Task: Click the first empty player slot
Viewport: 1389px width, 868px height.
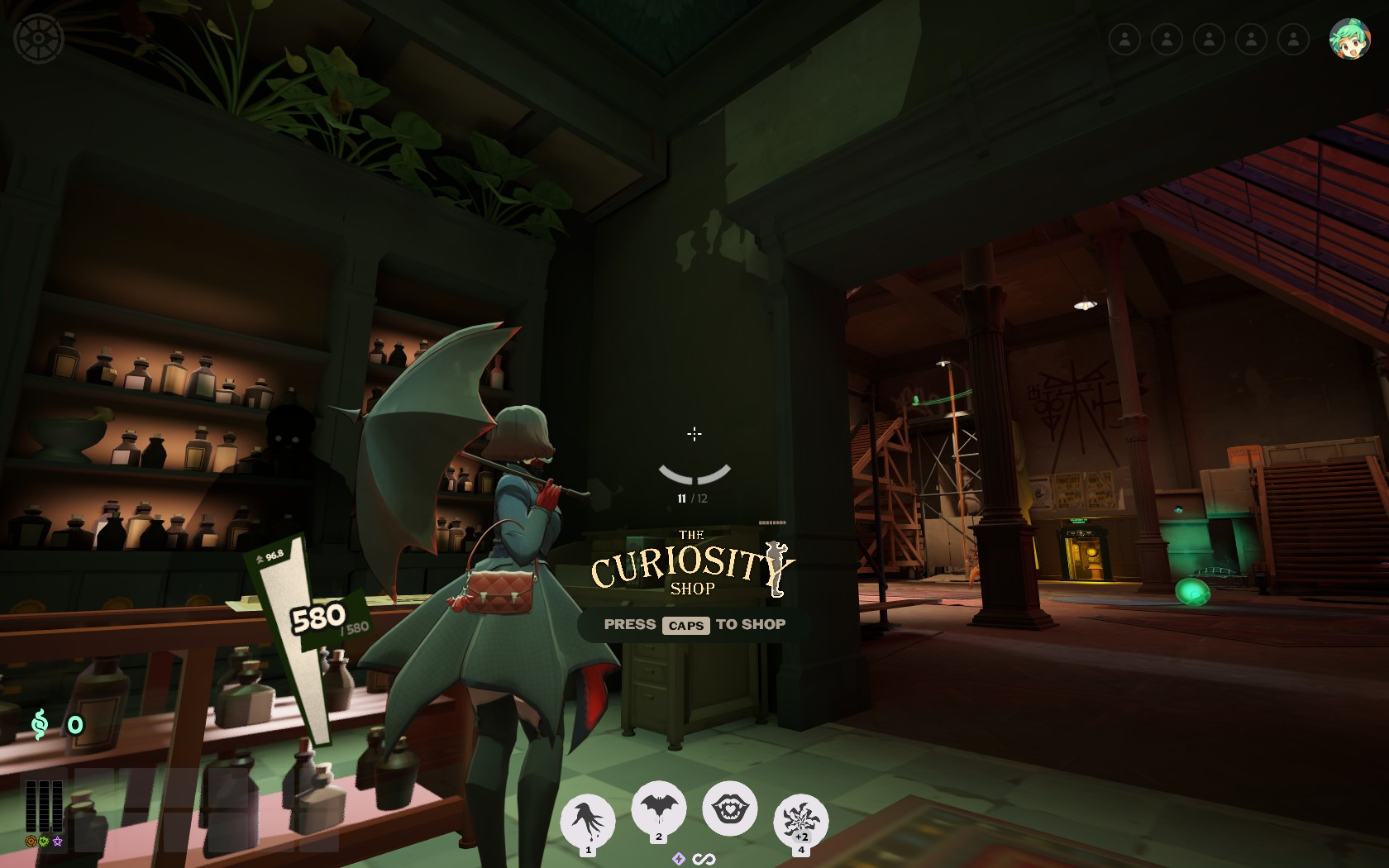Action: click(1125, 38)
